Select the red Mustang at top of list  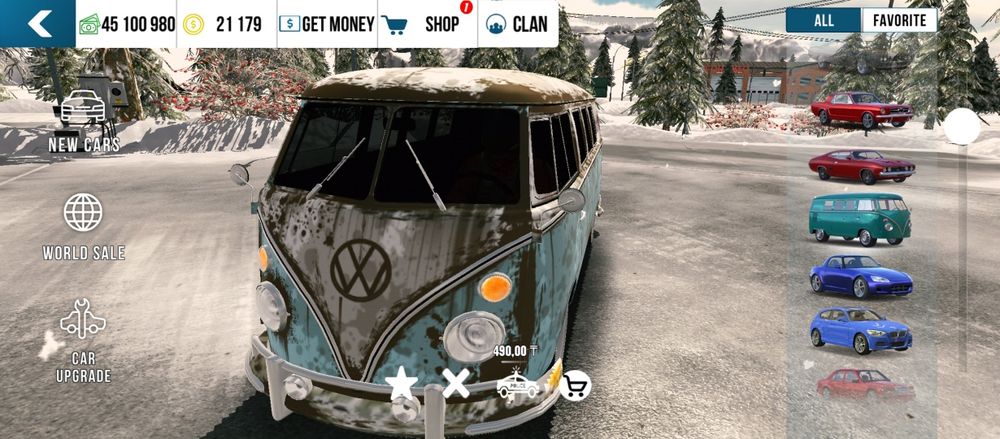point(860,109)
